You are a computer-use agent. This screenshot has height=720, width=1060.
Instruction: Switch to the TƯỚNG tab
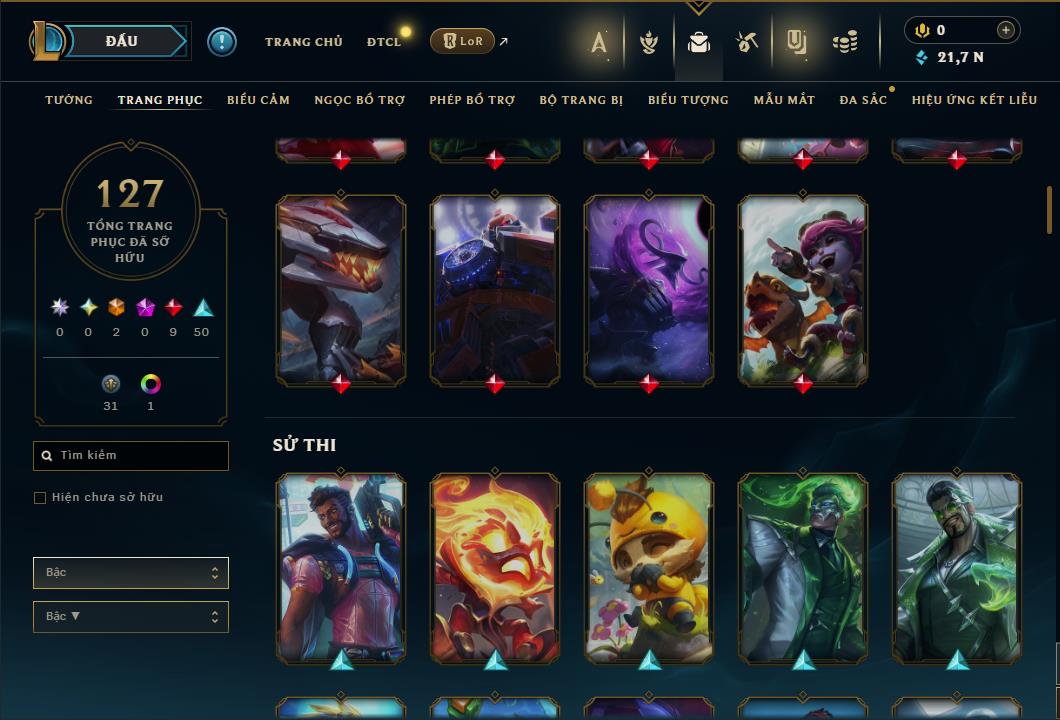click(x=69, y=100)
